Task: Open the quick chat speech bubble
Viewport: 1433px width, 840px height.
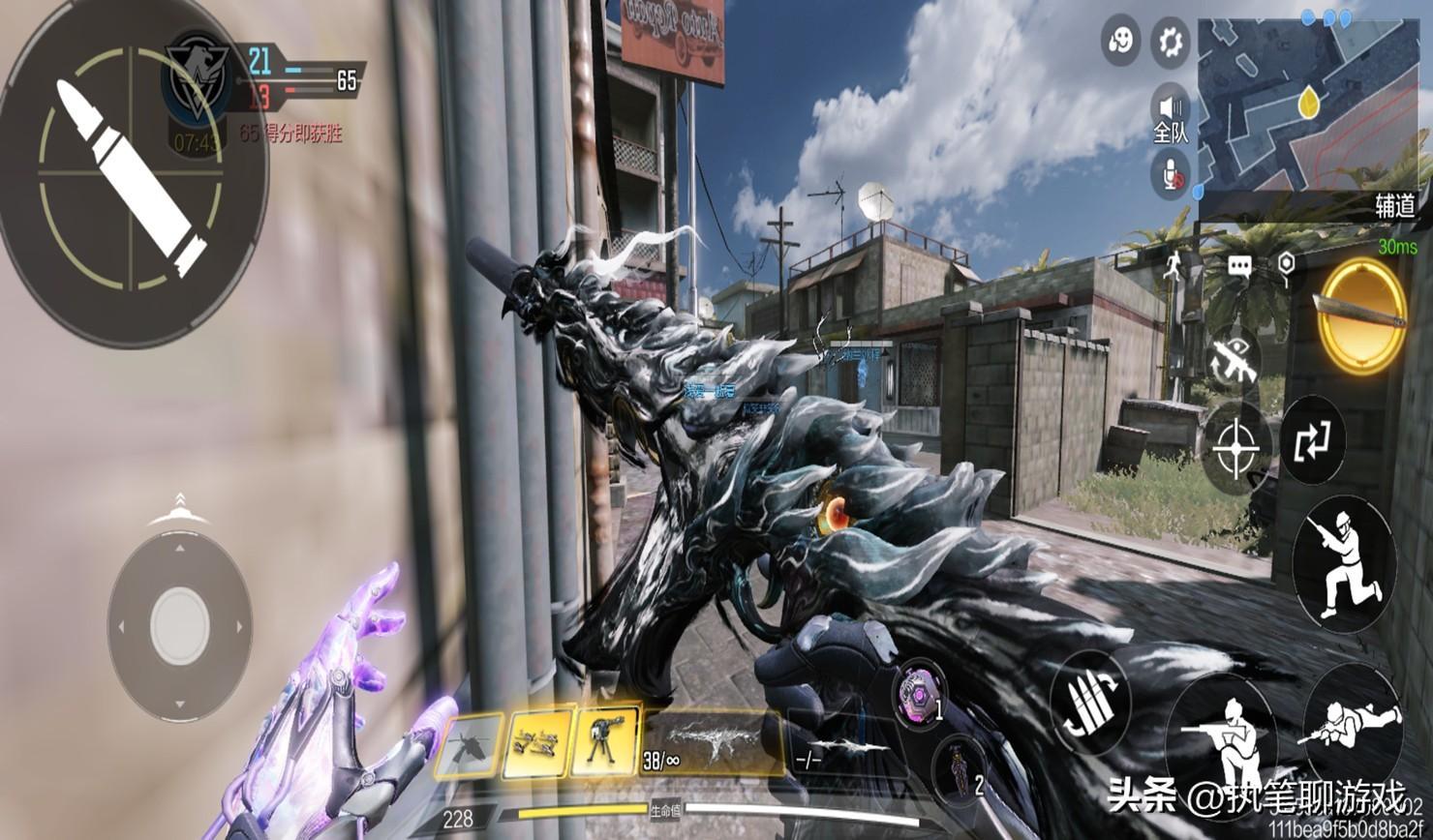Action: 1240,264
